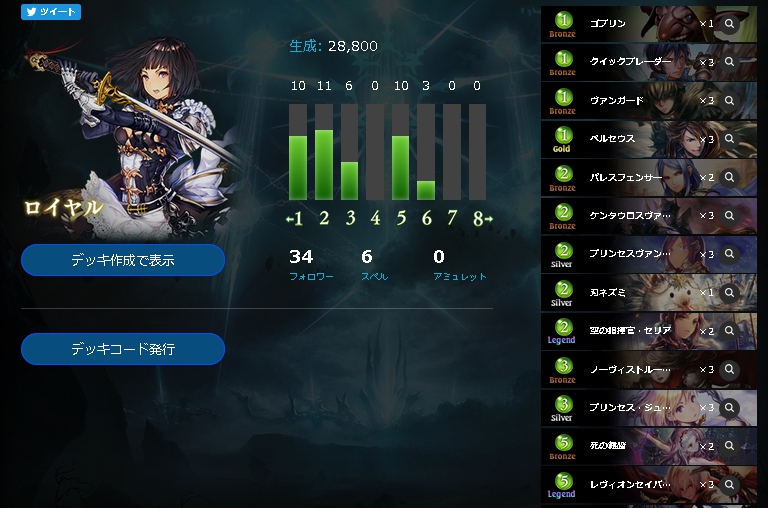Click the Twitter ツイート share button

(51, 12)
